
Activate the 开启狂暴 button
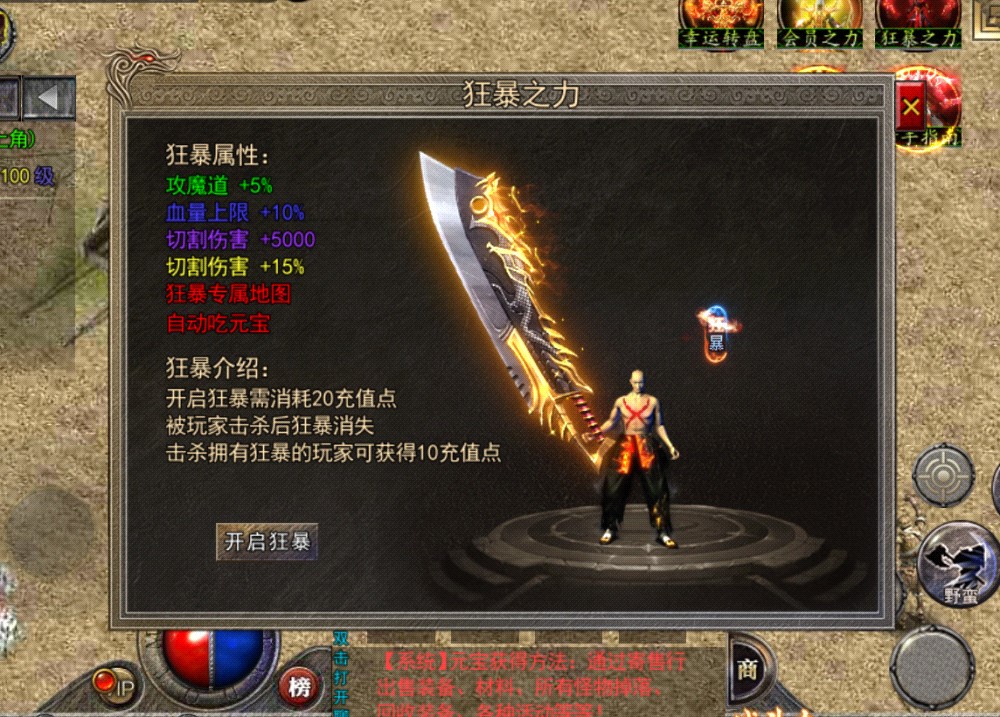267,542
